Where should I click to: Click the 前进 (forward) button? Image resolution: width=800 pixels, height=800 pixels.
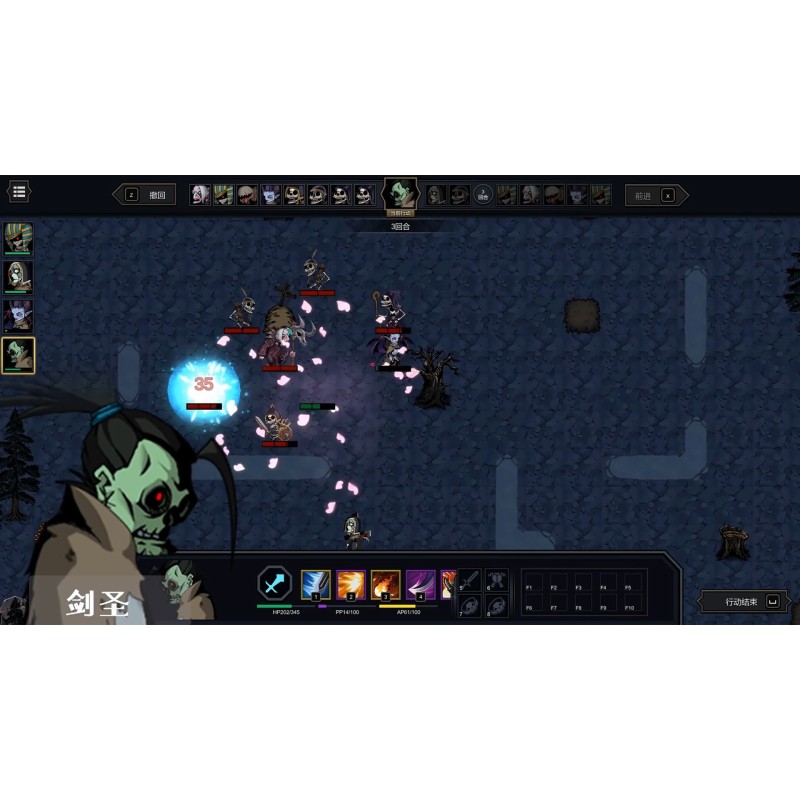[x=656, y=196]
